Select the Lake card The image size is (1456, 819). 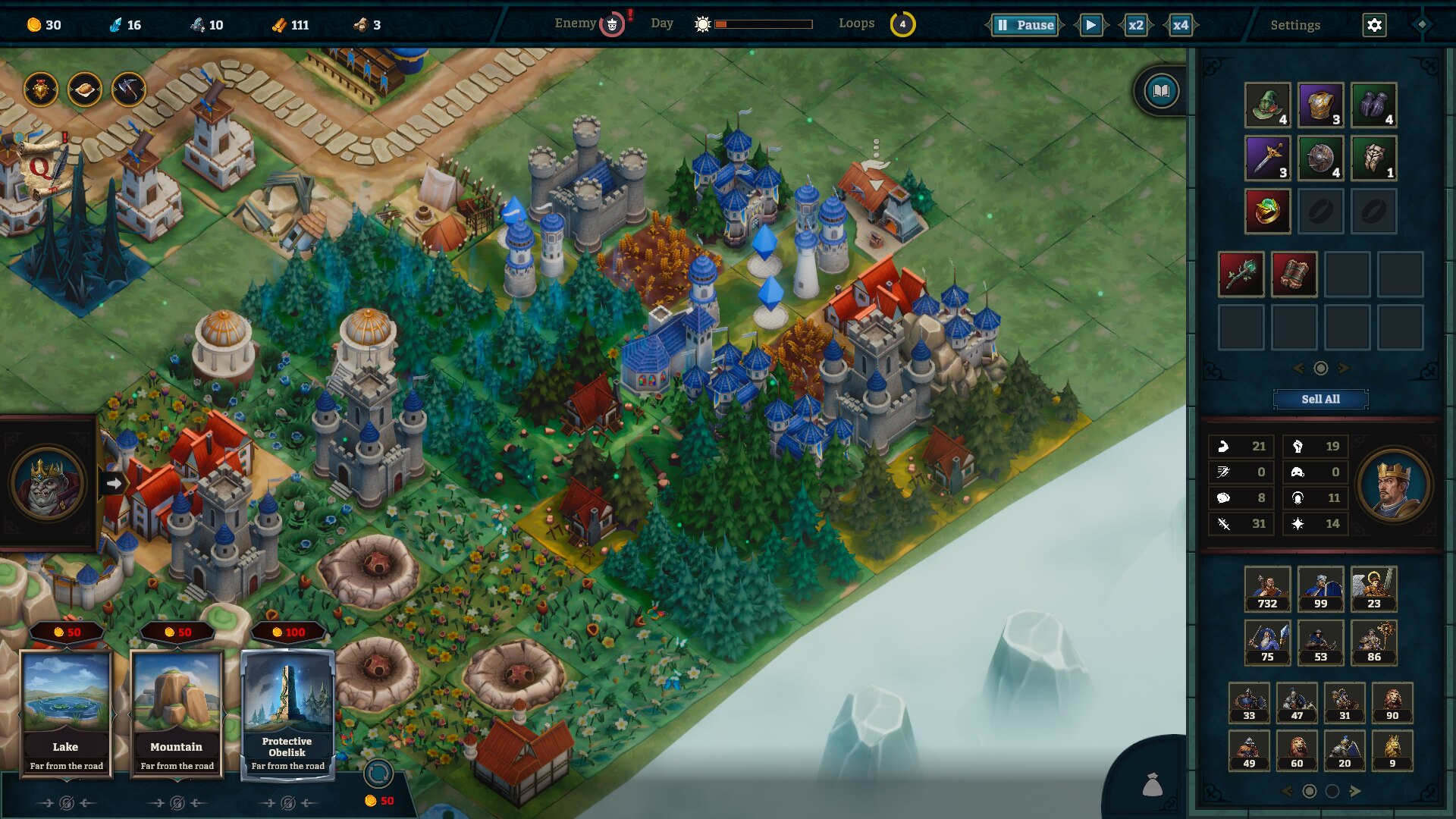pos(66,713)
